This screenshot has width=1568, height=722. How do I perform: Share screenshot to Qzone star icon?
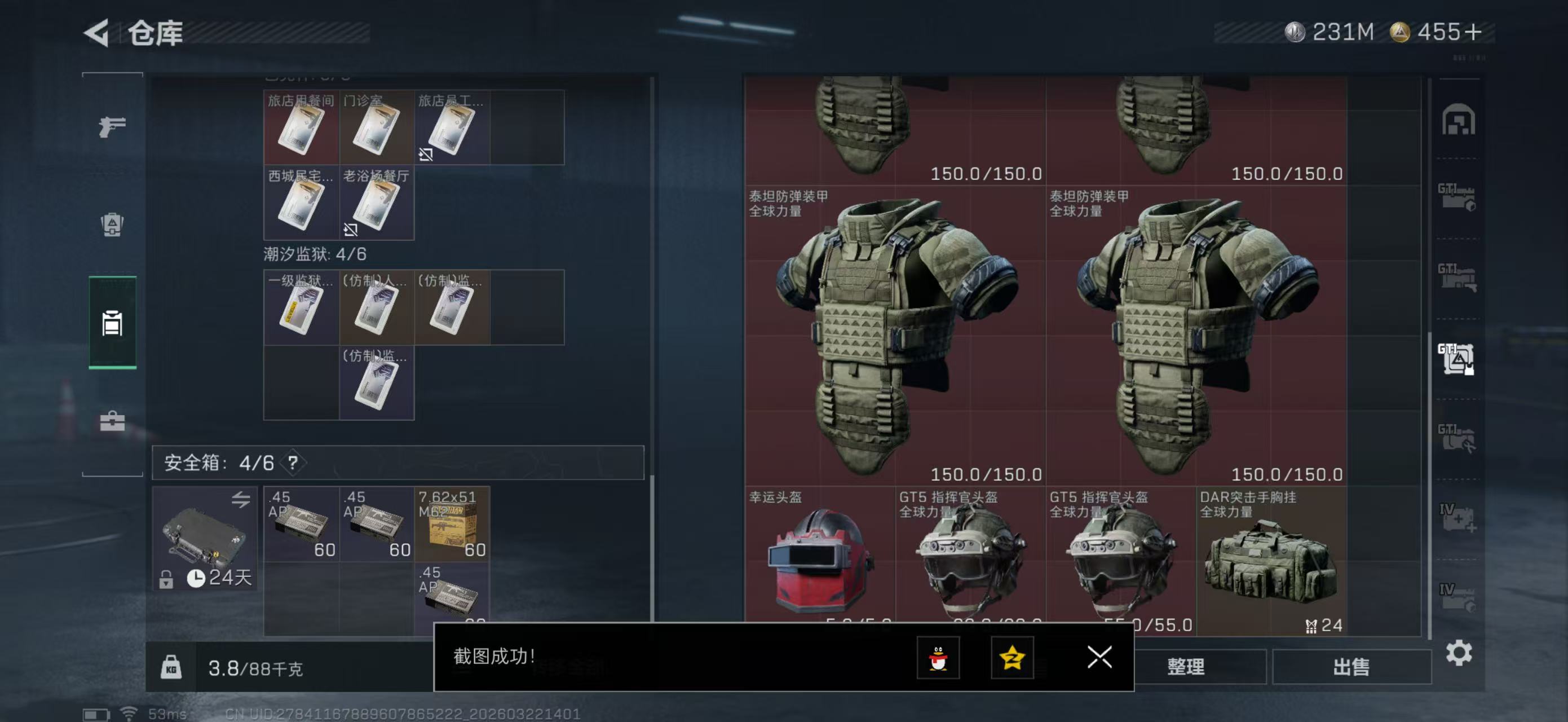click(1012, 658)
